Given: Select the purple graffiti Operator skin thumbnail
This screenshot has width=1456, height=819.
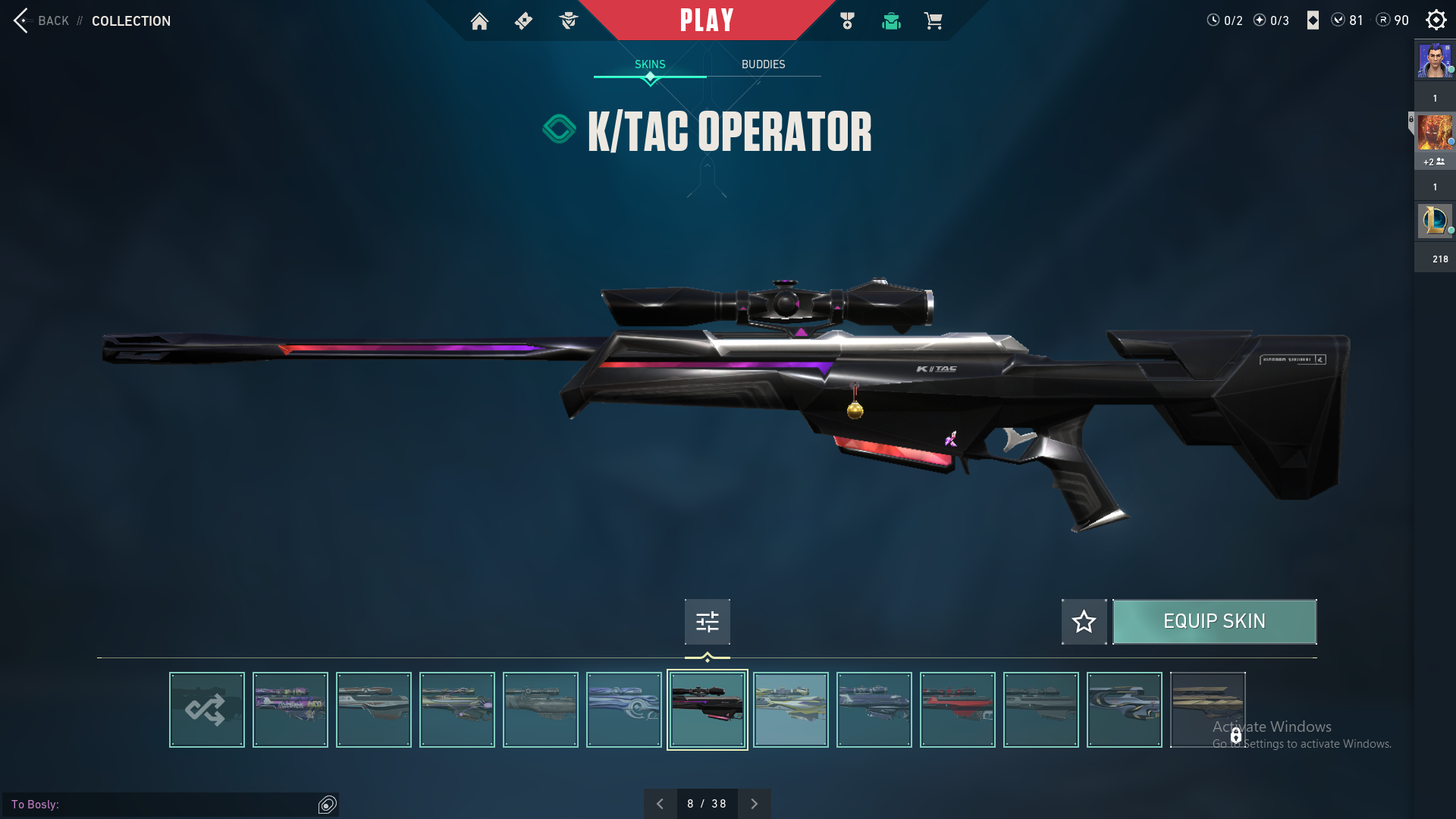Looking at the screenshot, I should 290,710.
